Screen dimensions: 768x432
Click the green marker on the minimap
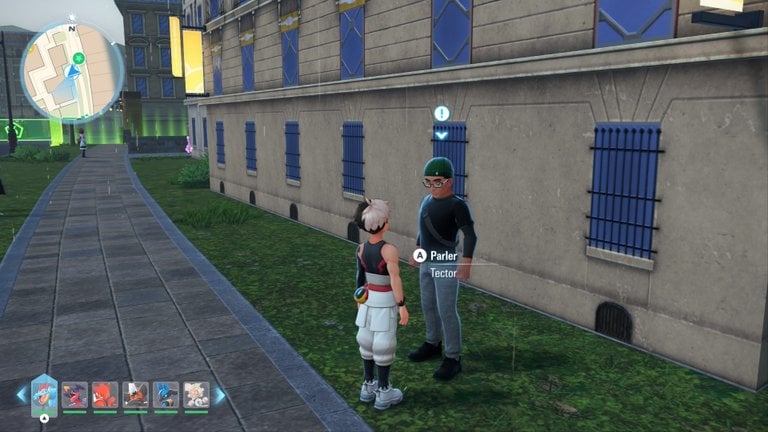coord(78,58)
